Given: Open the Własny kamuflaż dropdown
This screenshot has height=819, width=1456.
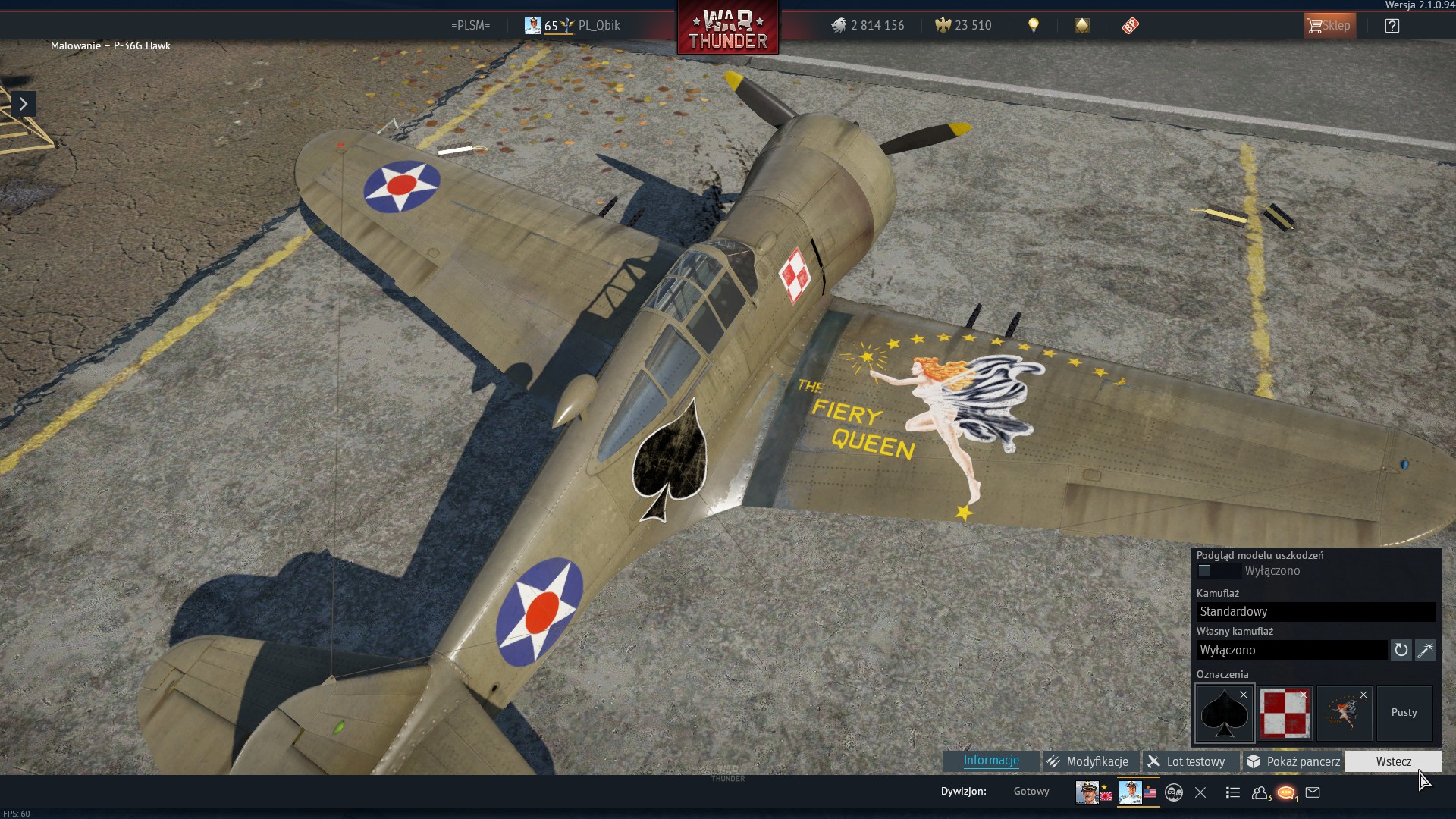Looking at the screenshot, I should point(1291,650).
